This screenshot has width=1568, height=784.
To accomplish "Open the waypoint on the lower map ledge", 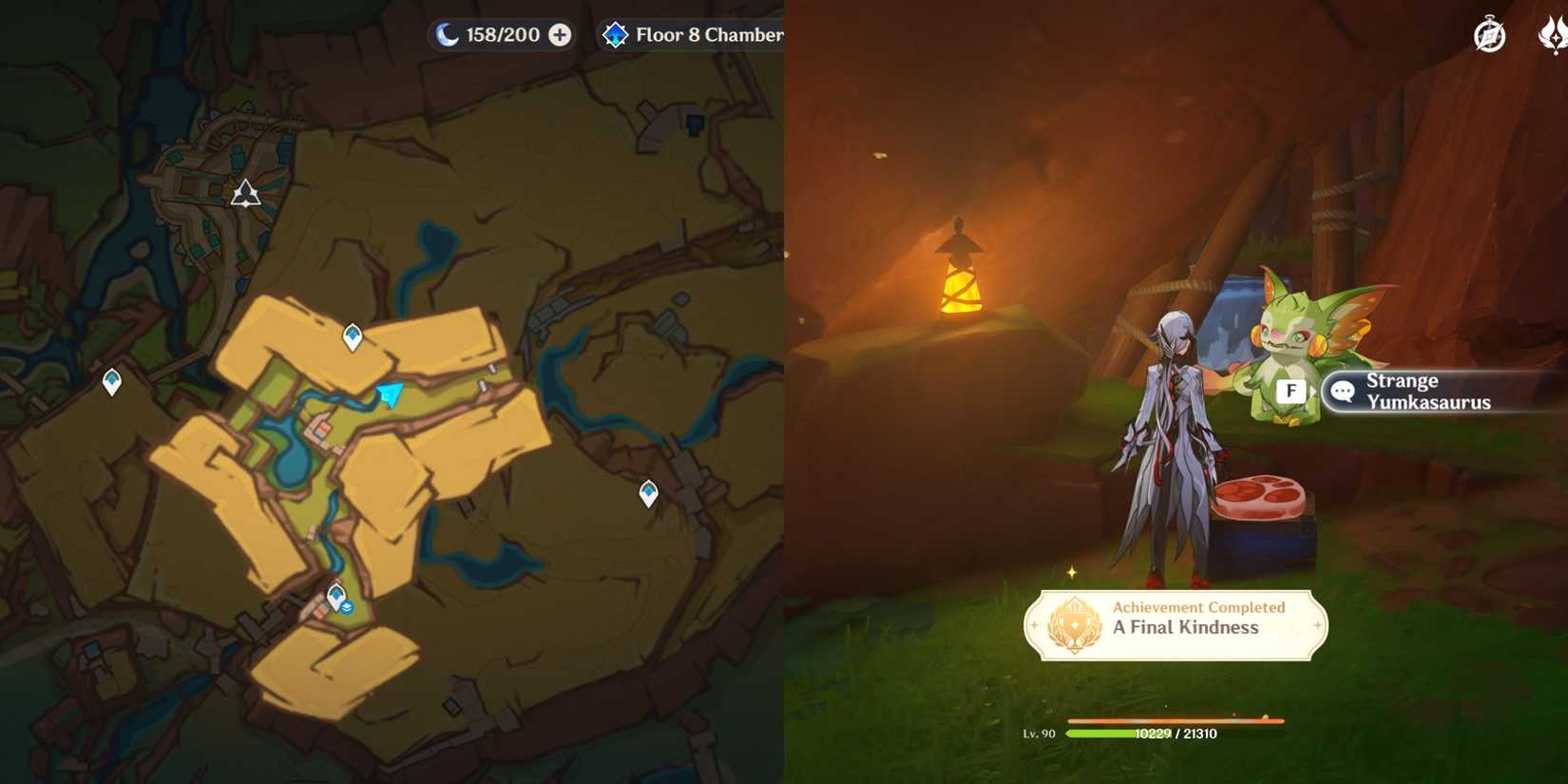I will (649, 492).
